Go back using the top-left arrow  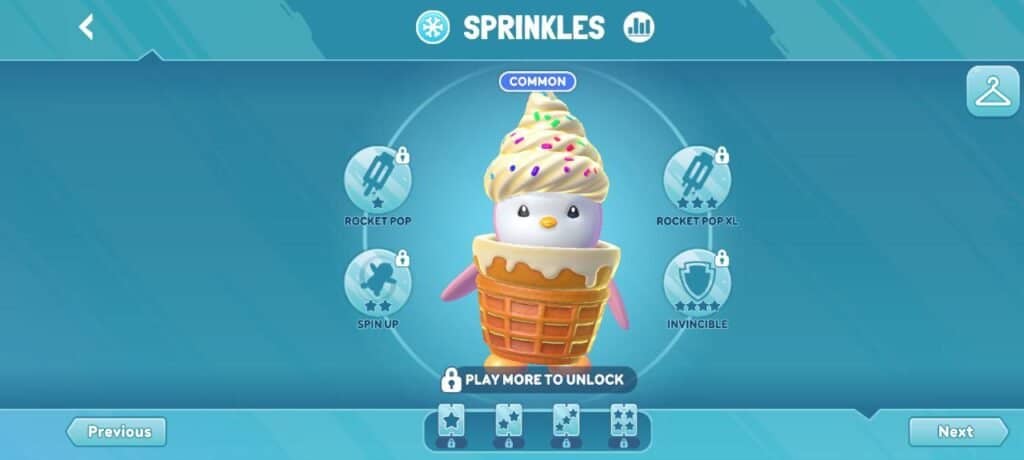tap(86, 27)
